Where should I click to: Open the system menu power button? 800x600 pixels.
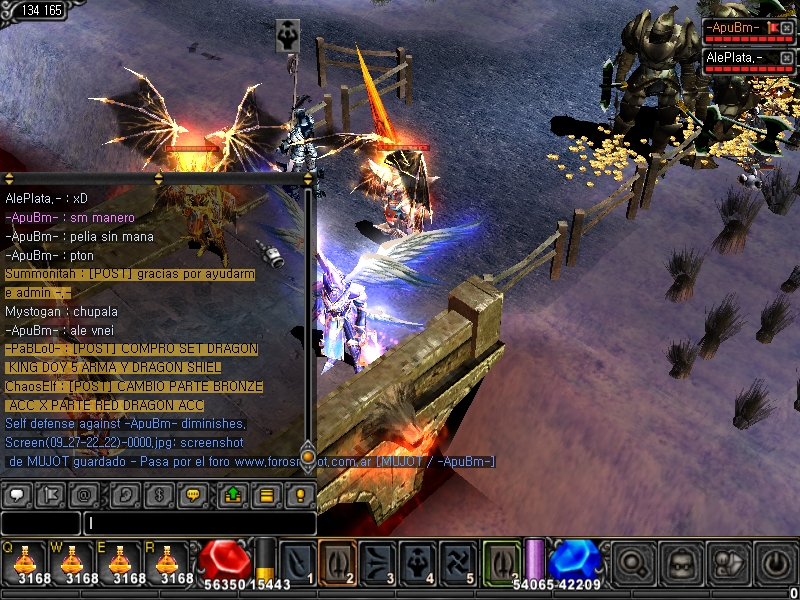click(776, 563)
